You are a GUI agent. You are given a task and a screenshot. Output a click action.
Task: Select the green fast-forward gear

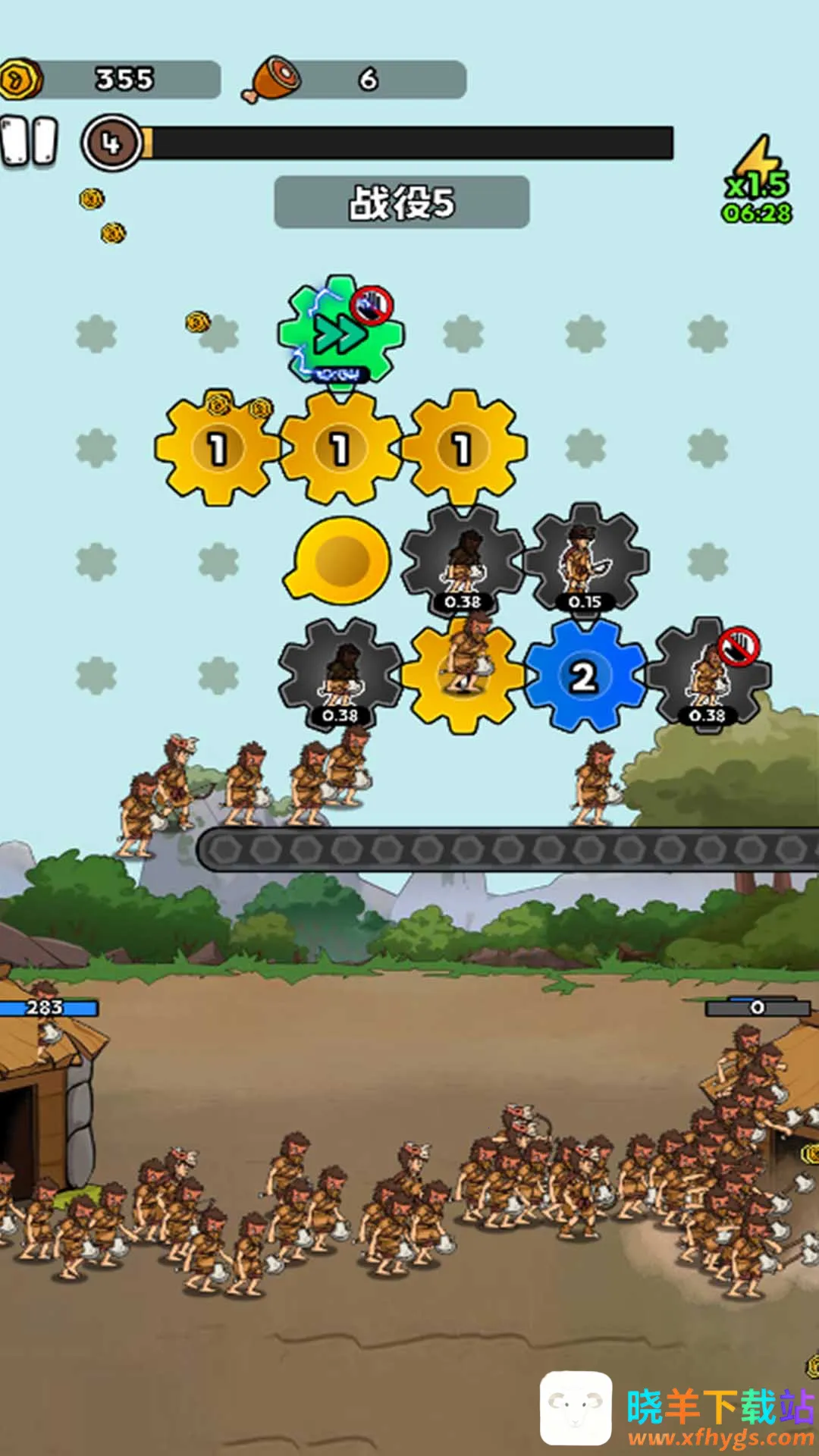point(339,334)
